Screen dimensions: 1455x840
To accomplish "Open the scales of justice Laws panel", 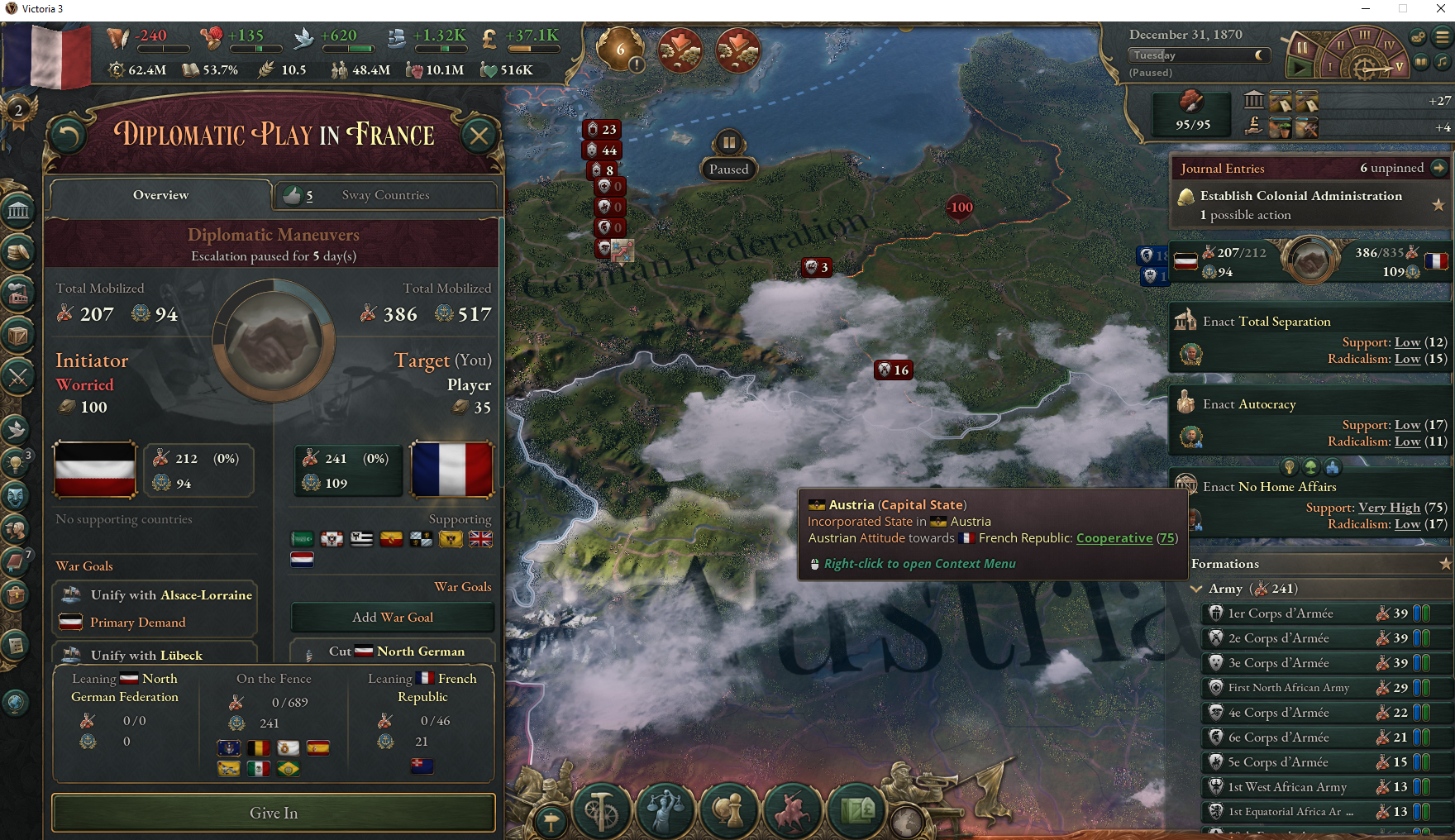I will (665, 810).
